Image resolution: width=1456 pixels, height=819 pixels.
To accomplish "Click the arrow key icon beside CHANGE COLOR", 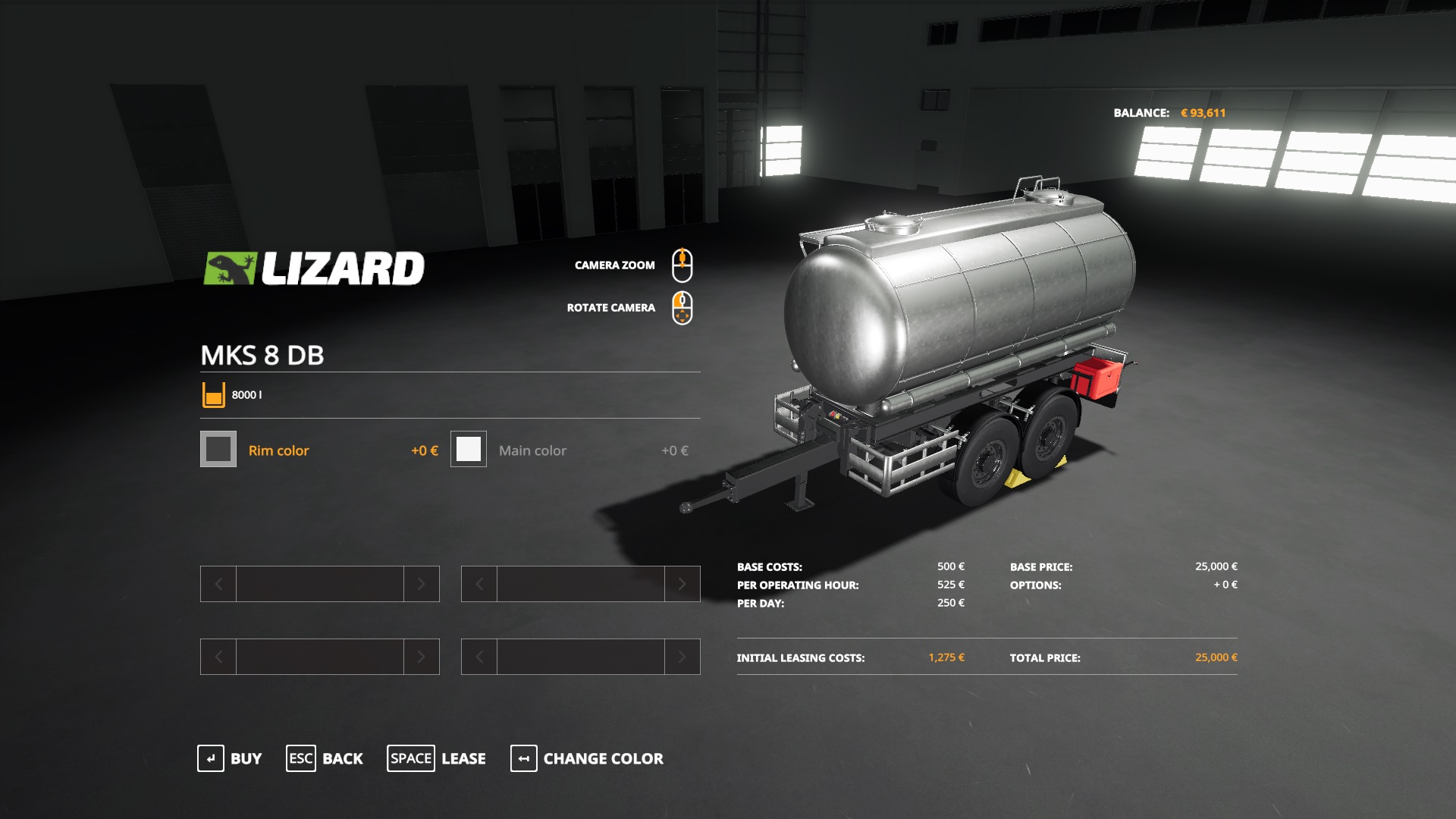I will 523,758.
